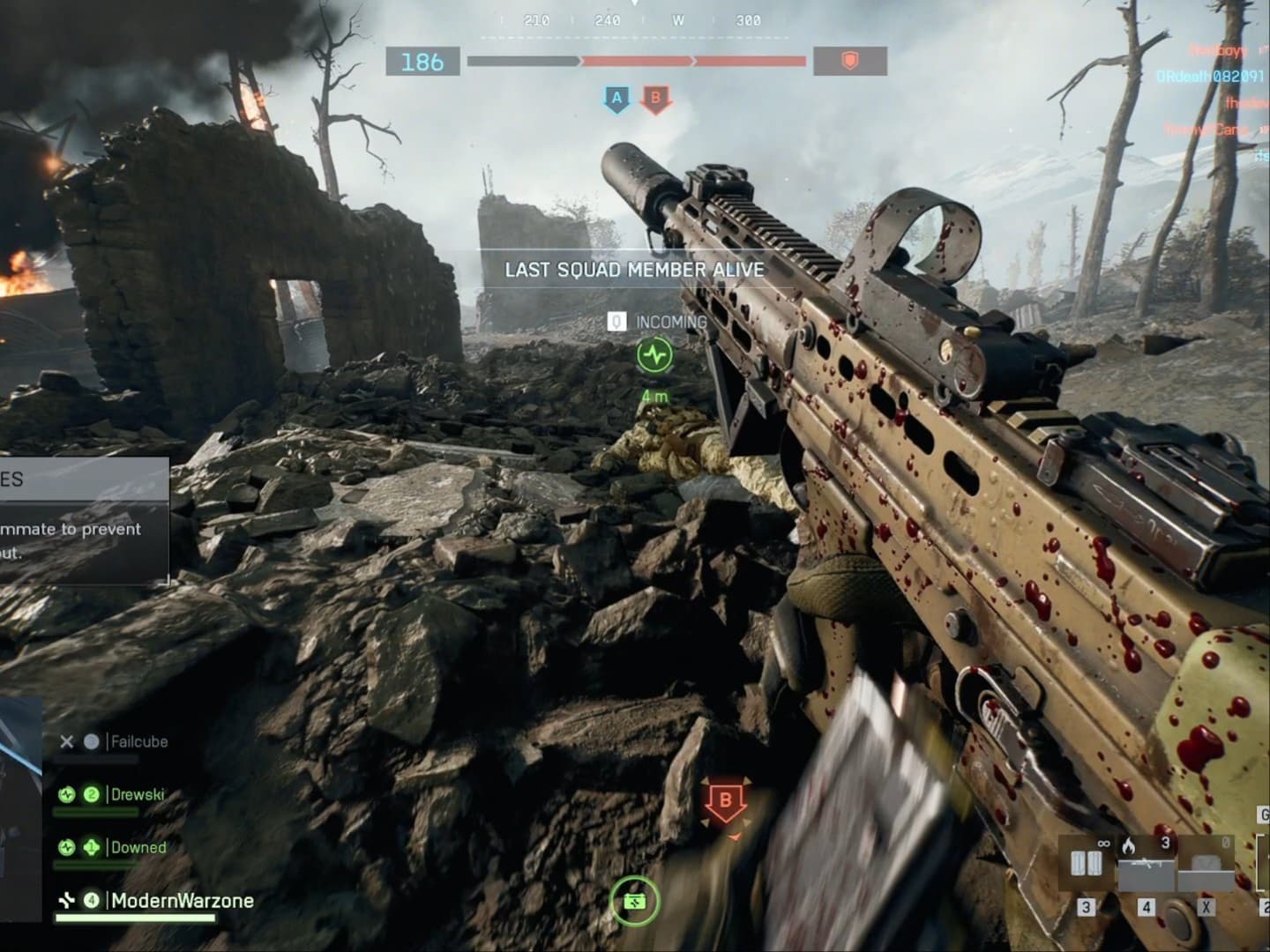Screen dimensions: 1270x952
Task: Click ModernWarzone's sprint arrows icon
Action: (67, 899)
